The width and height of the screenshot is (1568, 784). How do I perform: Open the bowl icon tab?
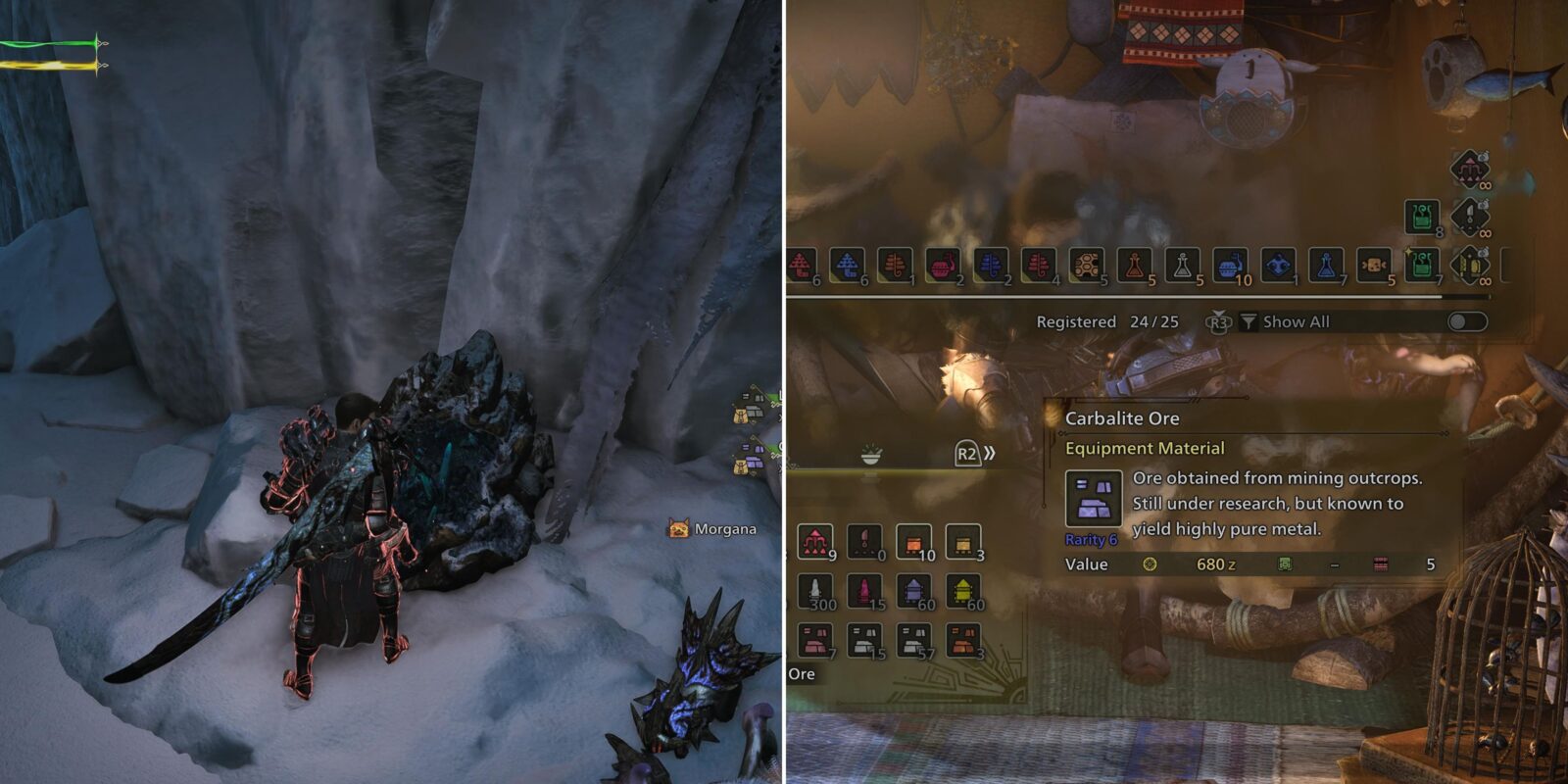(x=870, y=456)
